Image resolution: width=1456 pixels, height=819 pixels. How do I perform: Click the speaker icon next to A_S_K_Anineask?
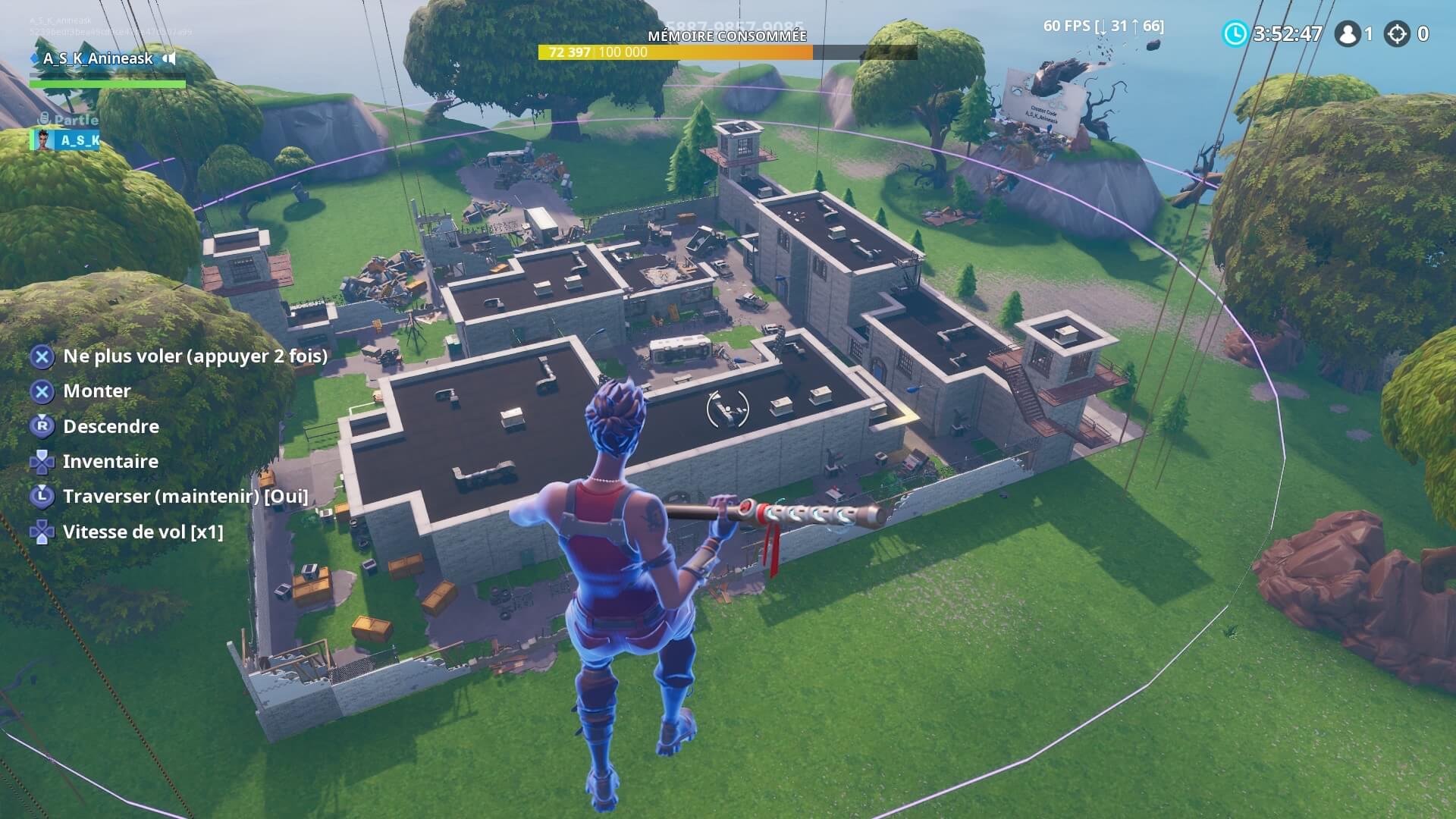coord(169,58)
